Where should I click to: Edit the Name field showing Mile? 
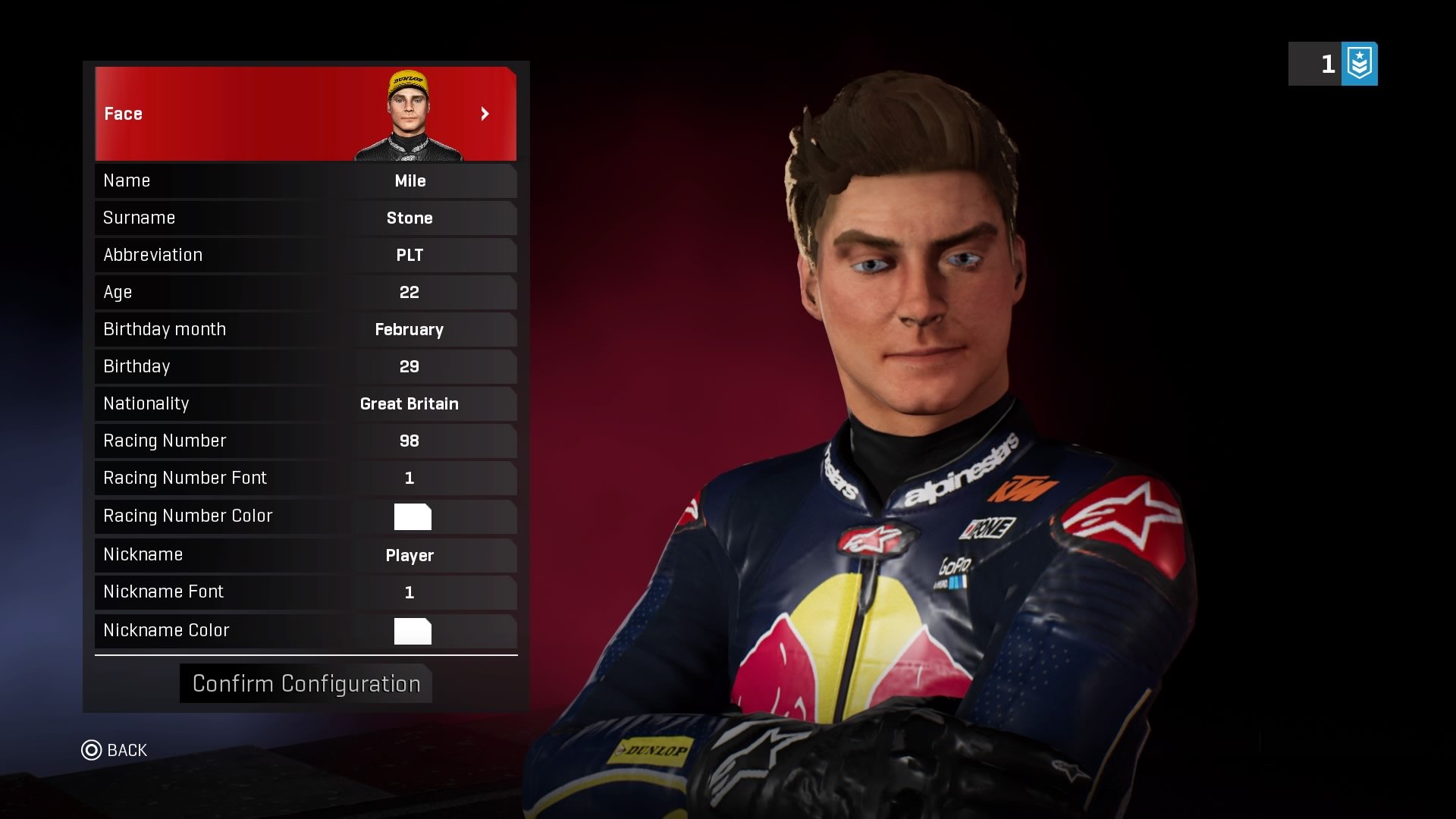pyautogui.click(x=409, y=180)
